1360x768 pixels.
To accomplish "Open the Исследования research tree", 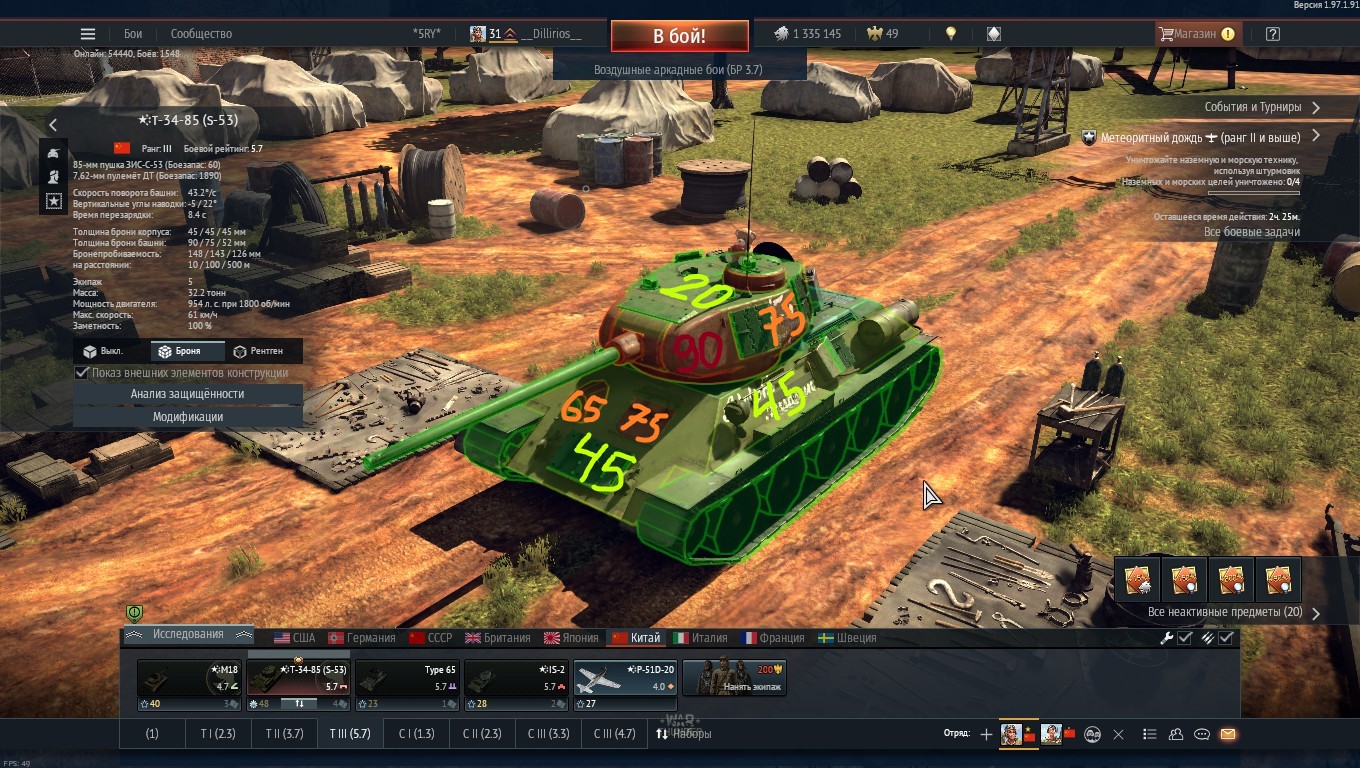I will click(188, 635).
